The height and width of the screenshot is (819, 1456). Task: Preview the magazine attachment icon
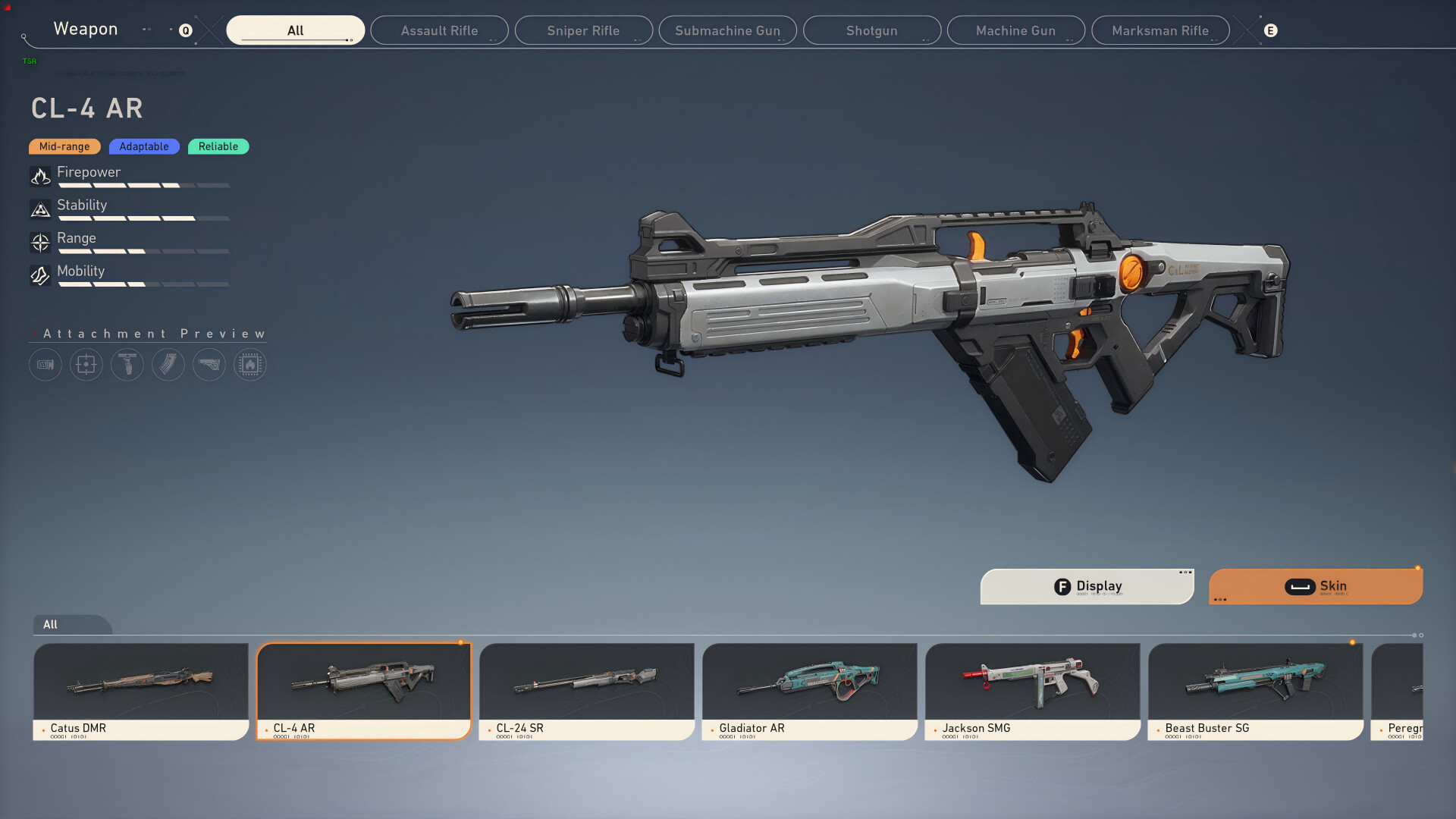click(x=168, y=365)
